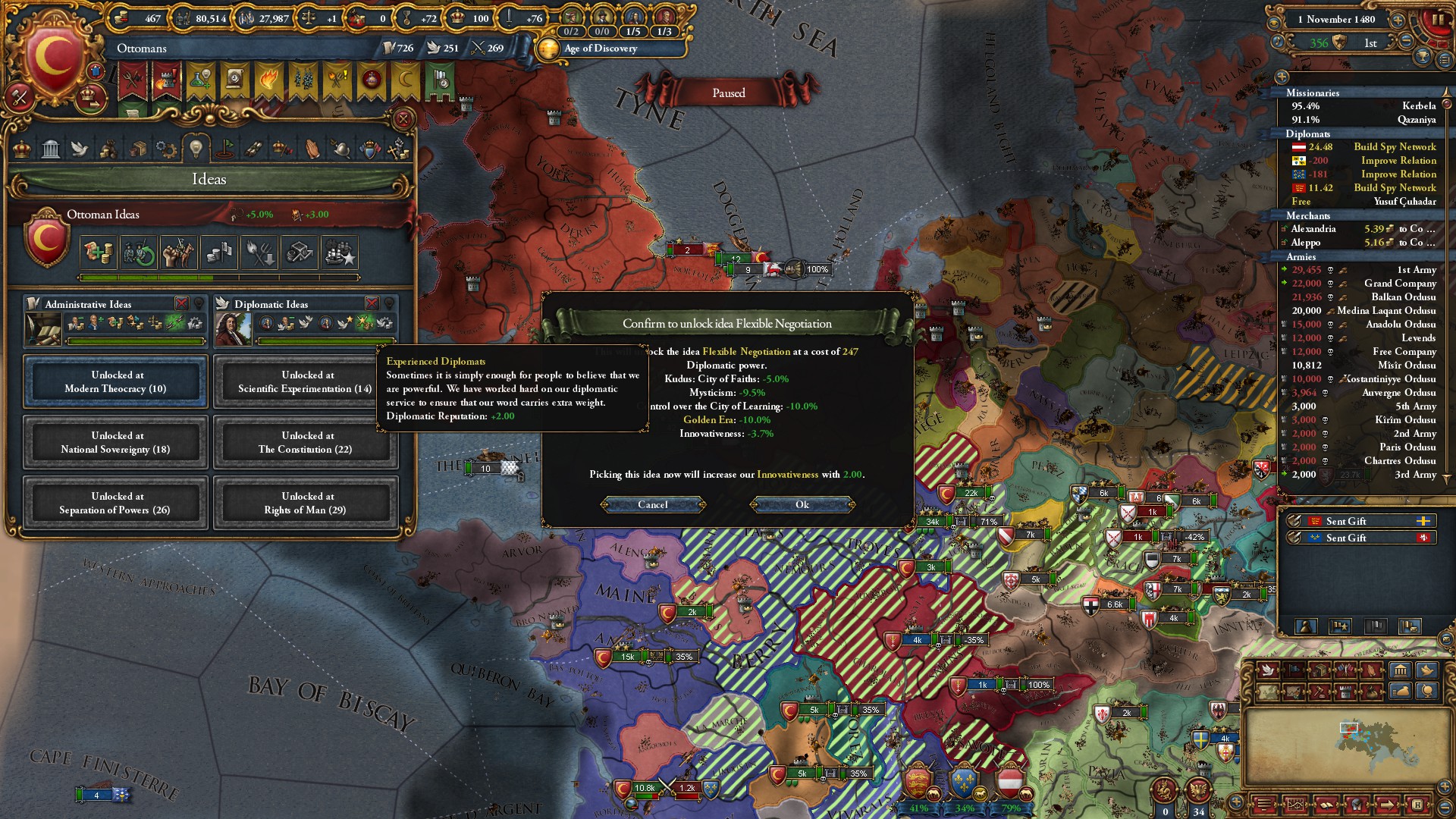Image resolution: width=1456 pixels, height=819 pixels.
Task: Abandon the Diplomatic Ideas group
Action: (372, 303)
